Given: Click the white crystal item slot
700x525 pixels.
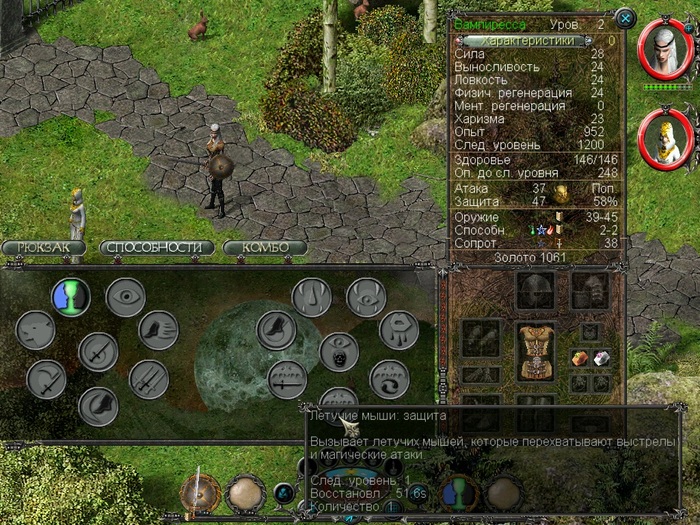Looking at the screenshot, I should (601, 358).
